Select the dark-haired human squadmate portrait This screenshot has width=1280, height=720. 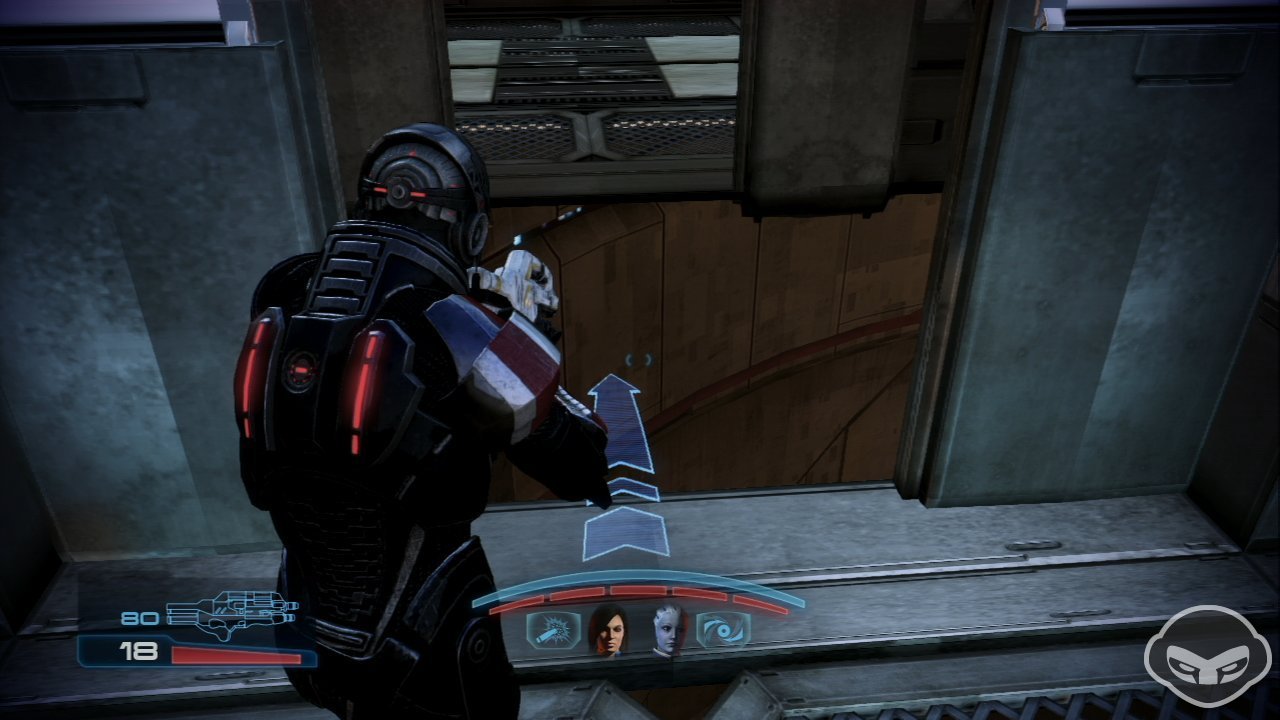point(608,630)
